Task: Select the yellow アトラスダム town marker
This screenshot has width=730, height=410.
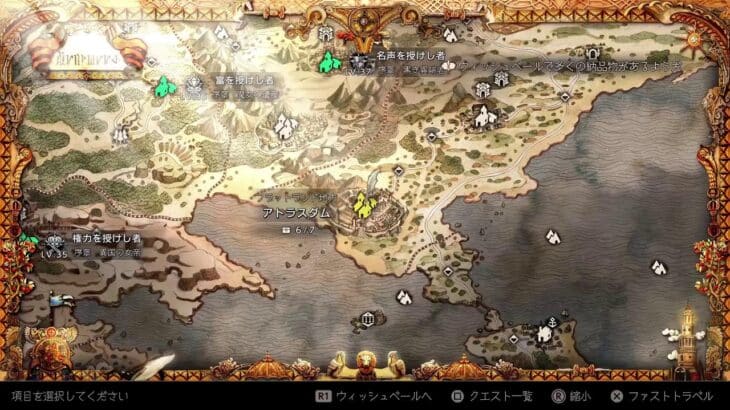Action: (365, 206)
